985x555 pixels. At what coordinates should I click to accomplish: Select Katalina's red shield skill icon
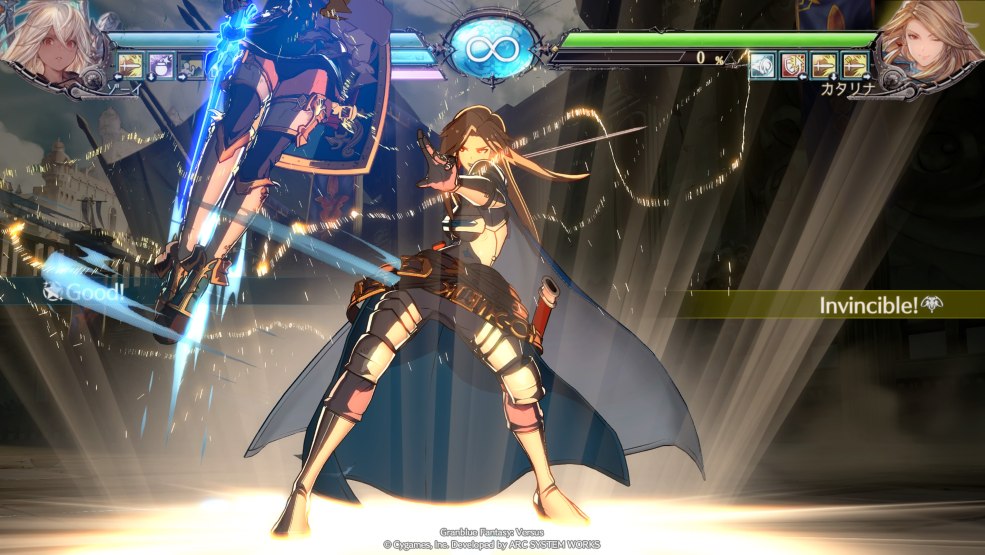pos(793,66)
